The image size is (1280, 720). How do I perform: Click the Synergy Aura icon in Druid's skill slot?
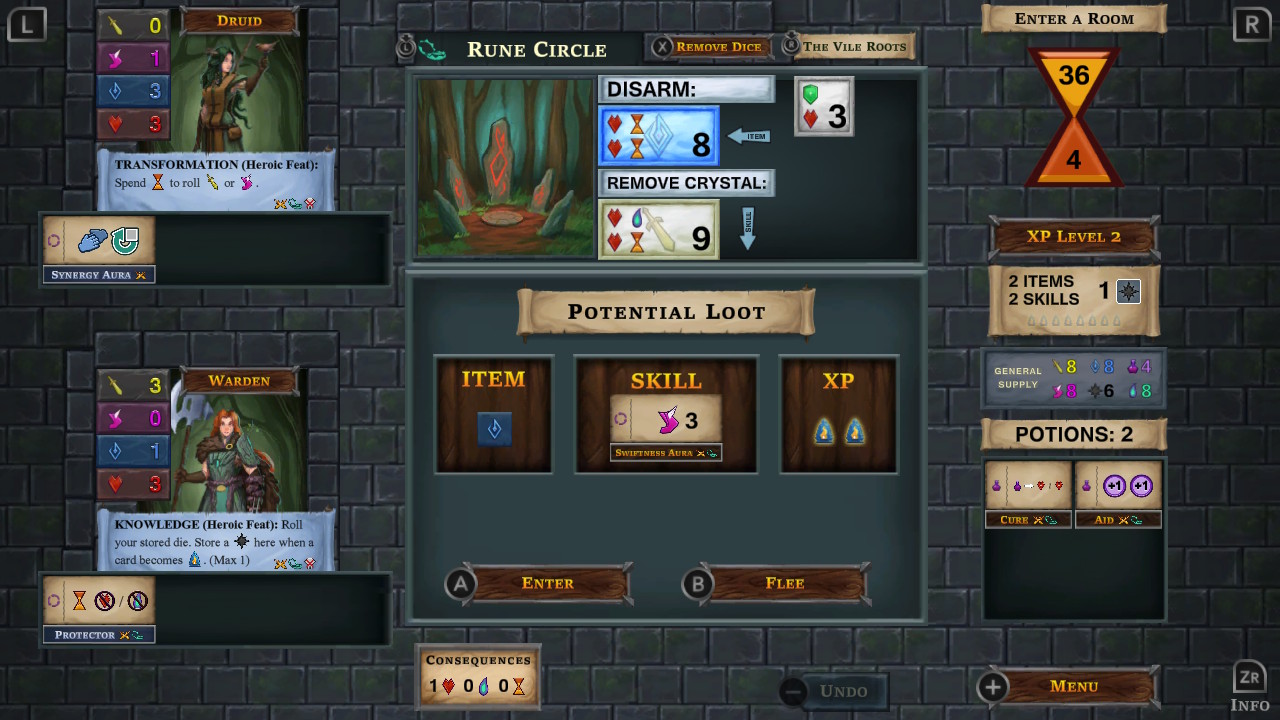pyautogui.click(x=98, y=240)
